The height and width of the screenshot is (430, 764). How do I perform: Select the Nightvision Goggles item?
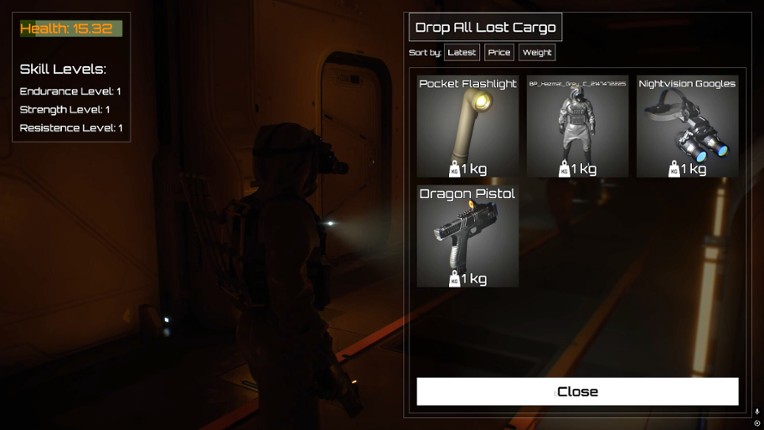(687, 126)
